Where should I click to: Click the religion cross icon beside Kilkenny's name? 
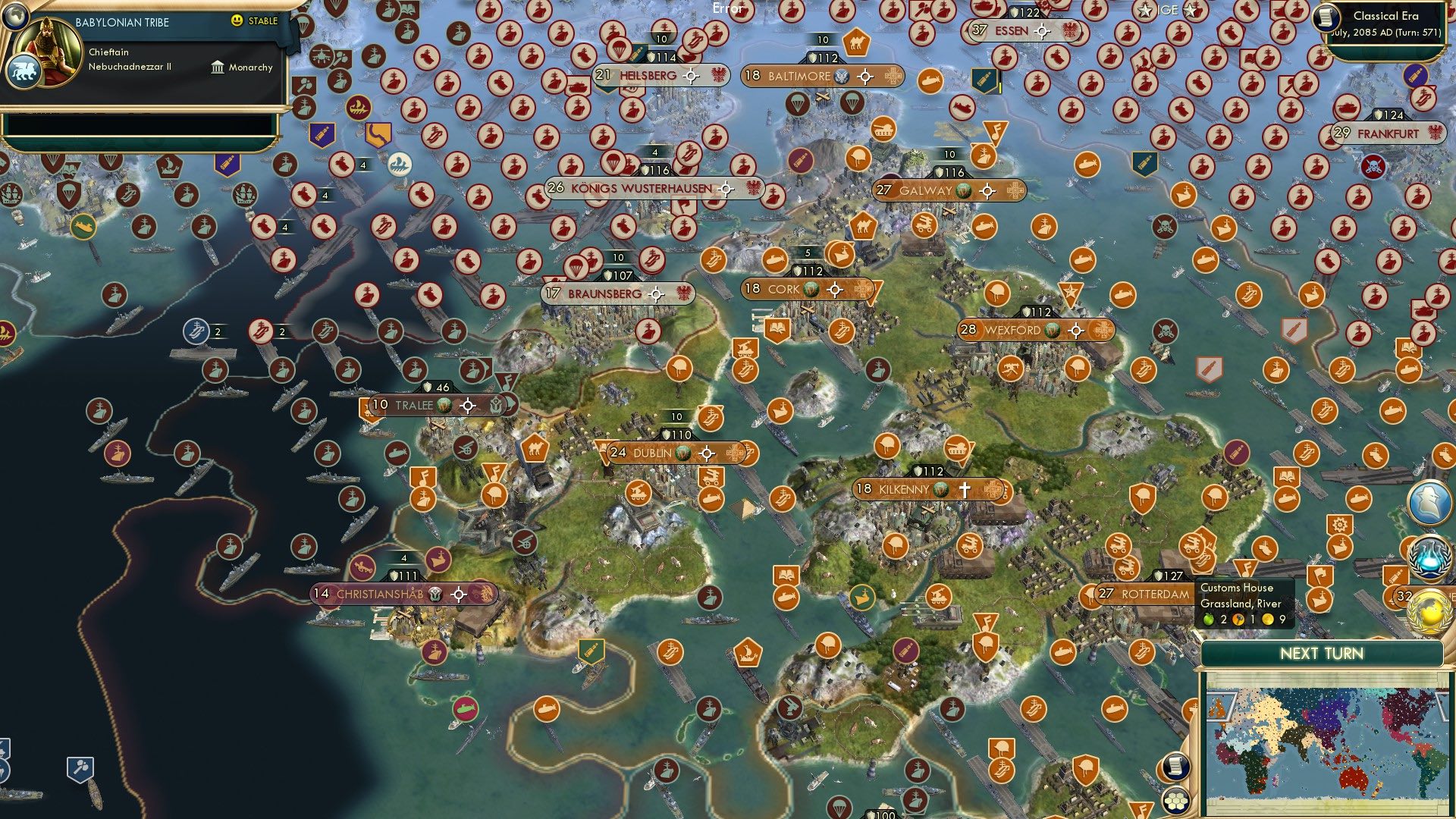pyautogui.click(x=963, y=490)
